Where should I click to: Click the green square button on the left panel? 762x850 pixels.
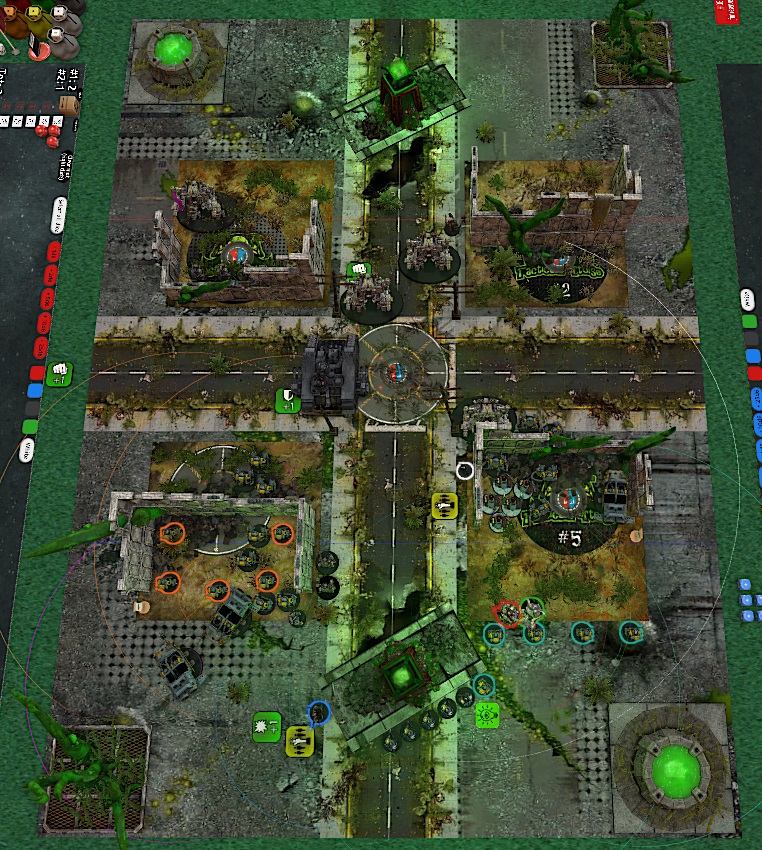30,427
